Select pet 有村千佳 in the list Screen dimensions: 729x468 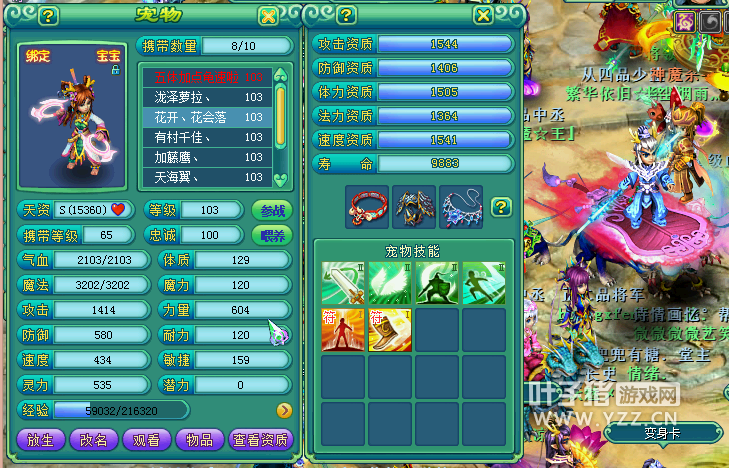click(x=207, y=137)
